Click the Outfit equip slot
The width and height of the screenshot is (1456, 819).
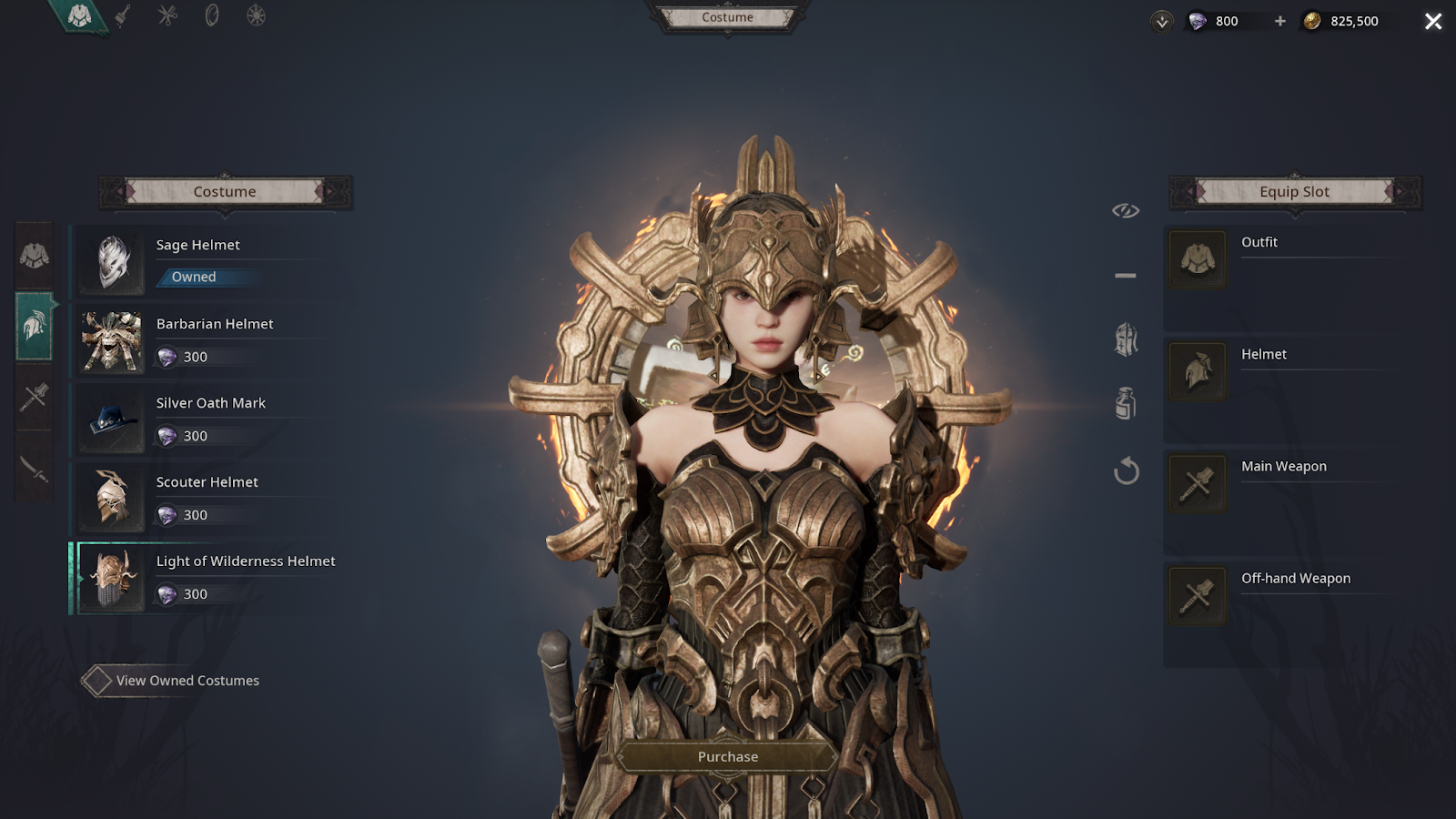coord(1197,259)
